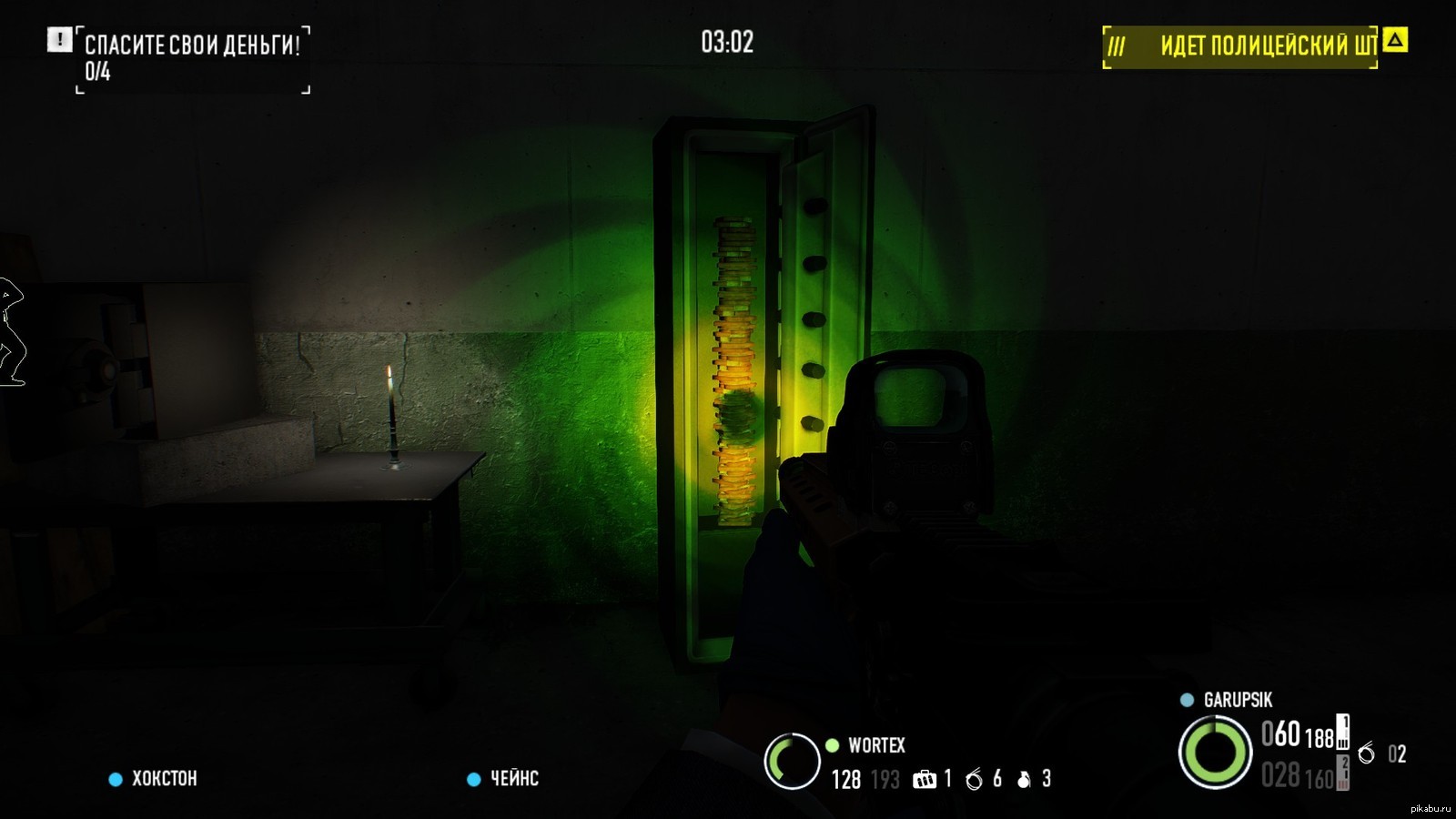Image resolution: width=1456 pixels, height=819 pixels.
Task: Click Wortex's grenade icon
Action: click(1024, 780)
